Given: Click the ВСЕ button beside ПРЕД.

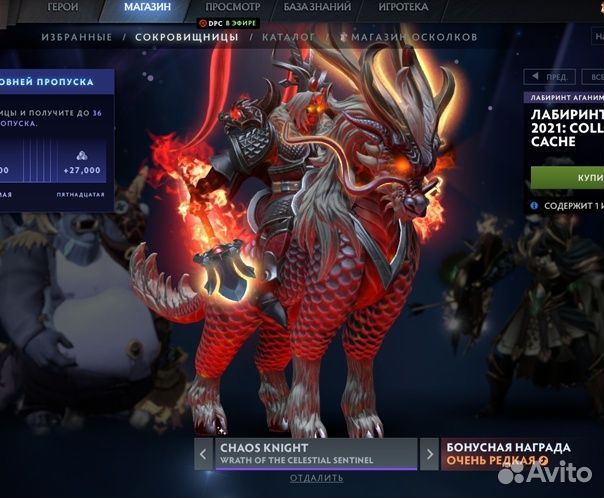Looking at the screenshot, I should [x=592, y=77].
